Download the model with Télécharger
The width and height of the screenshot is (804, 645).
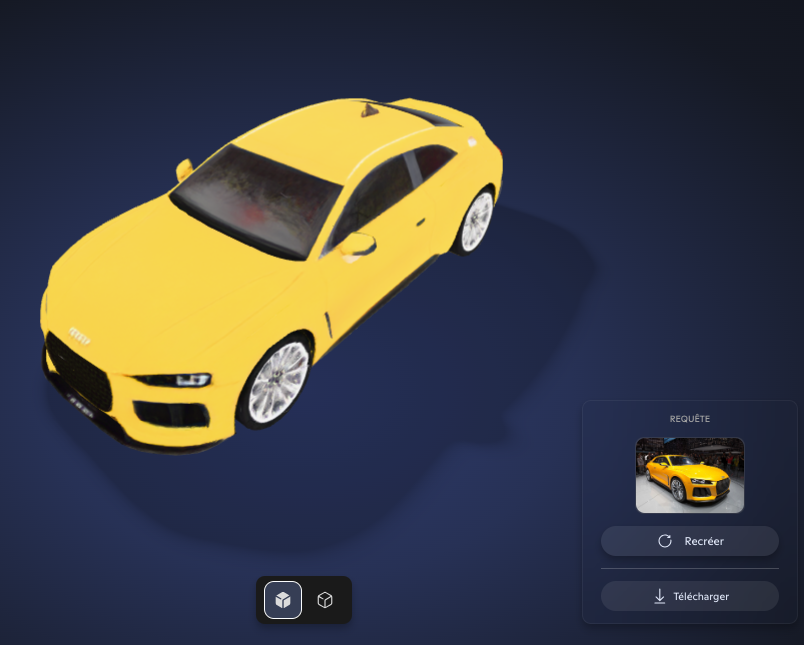690,596
